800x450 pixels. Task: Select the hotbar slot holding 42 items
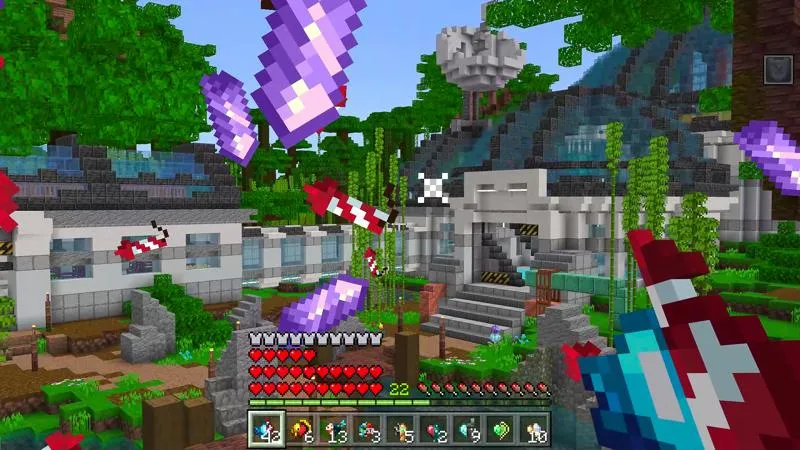coord(265,430)
